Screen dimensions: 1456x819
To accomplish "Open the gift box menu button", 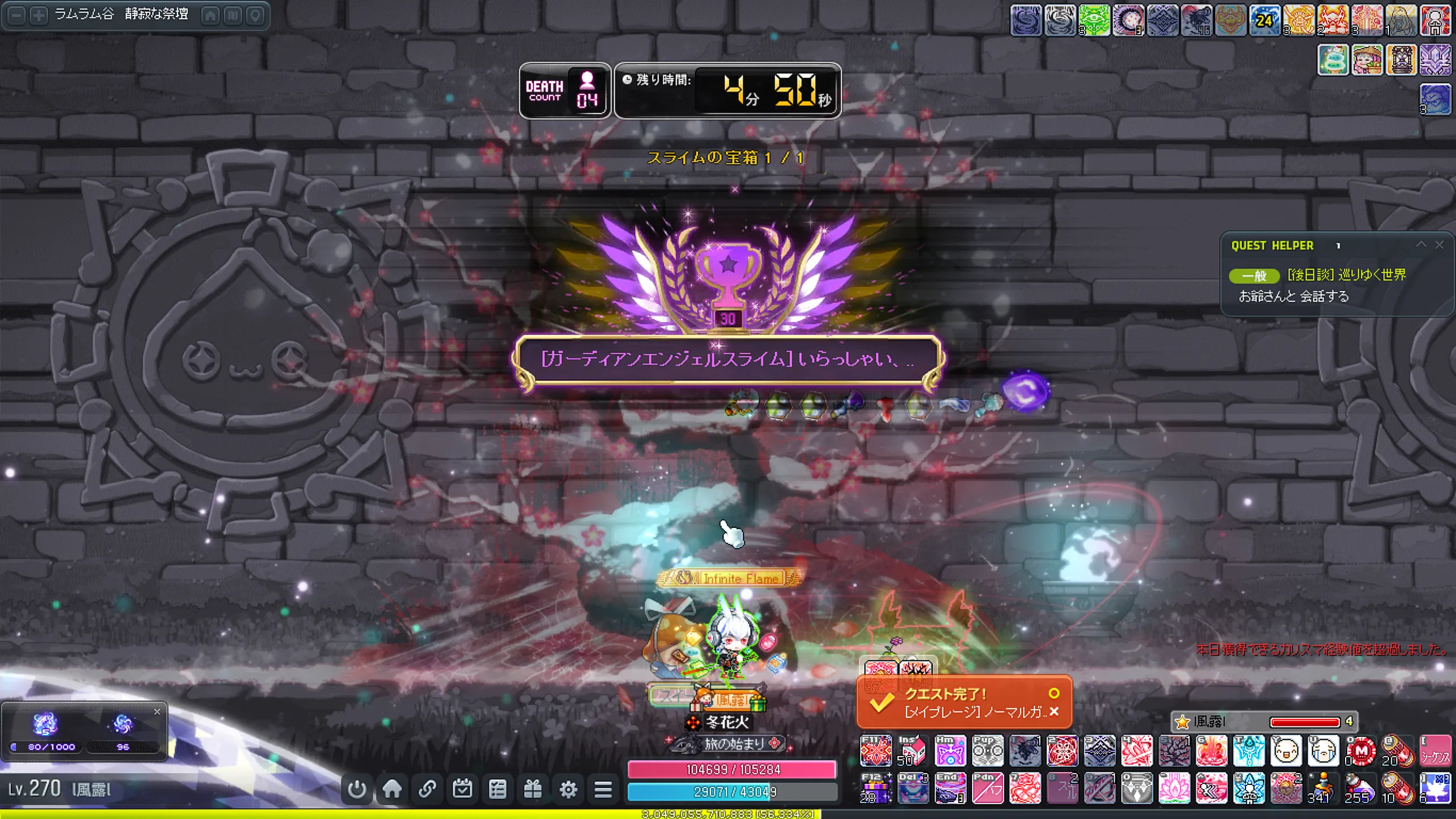I will pyautogui.click(x=533, y=789).
